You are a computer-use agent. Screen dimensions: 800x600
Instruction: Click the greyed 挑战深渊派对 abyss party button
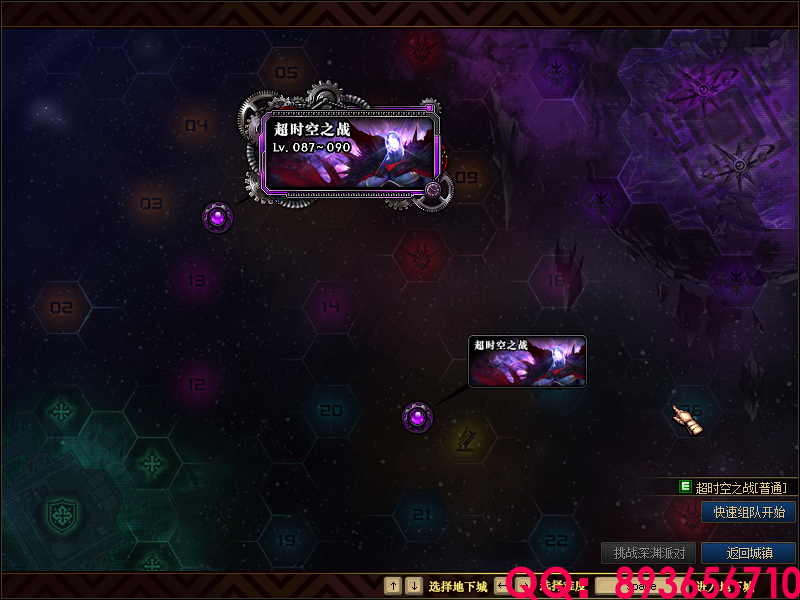tap(648, 552)
